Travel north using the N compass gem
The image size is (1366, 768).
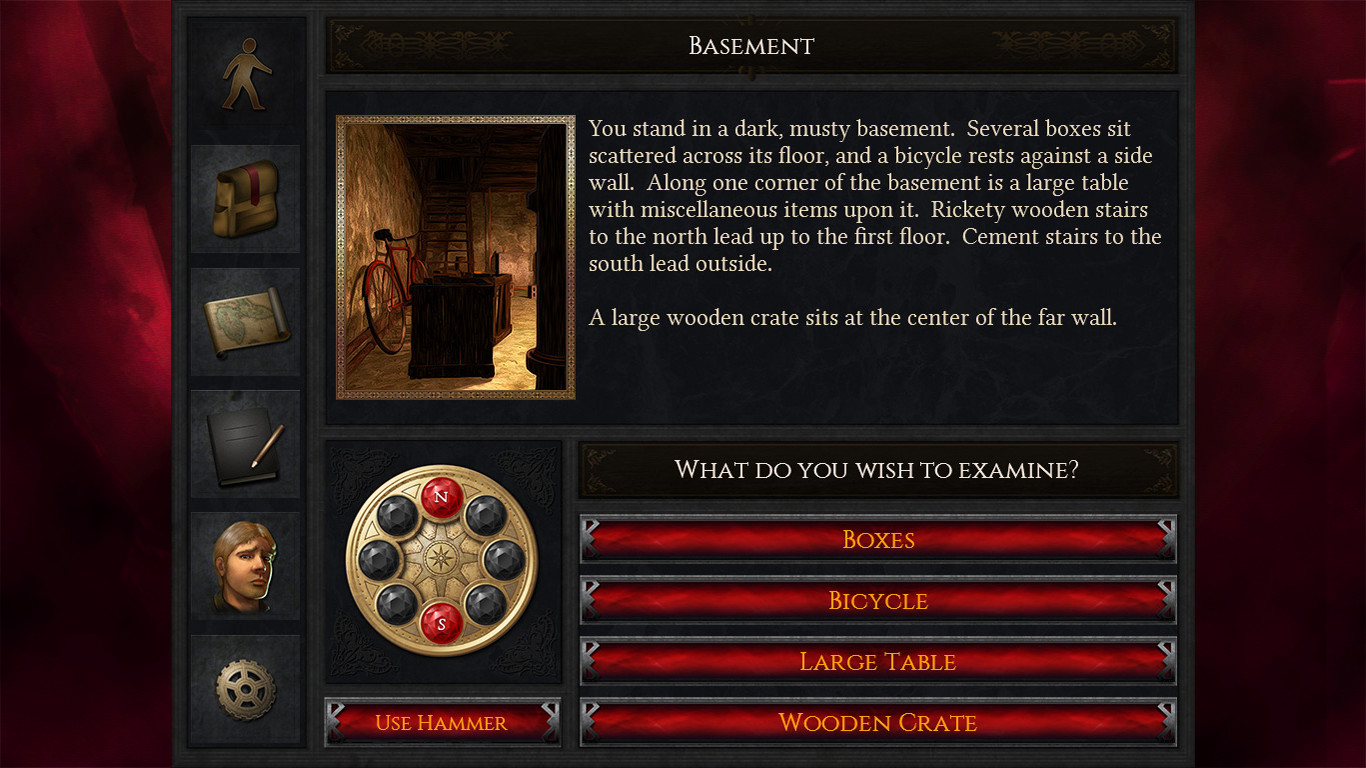coord(441,493)
